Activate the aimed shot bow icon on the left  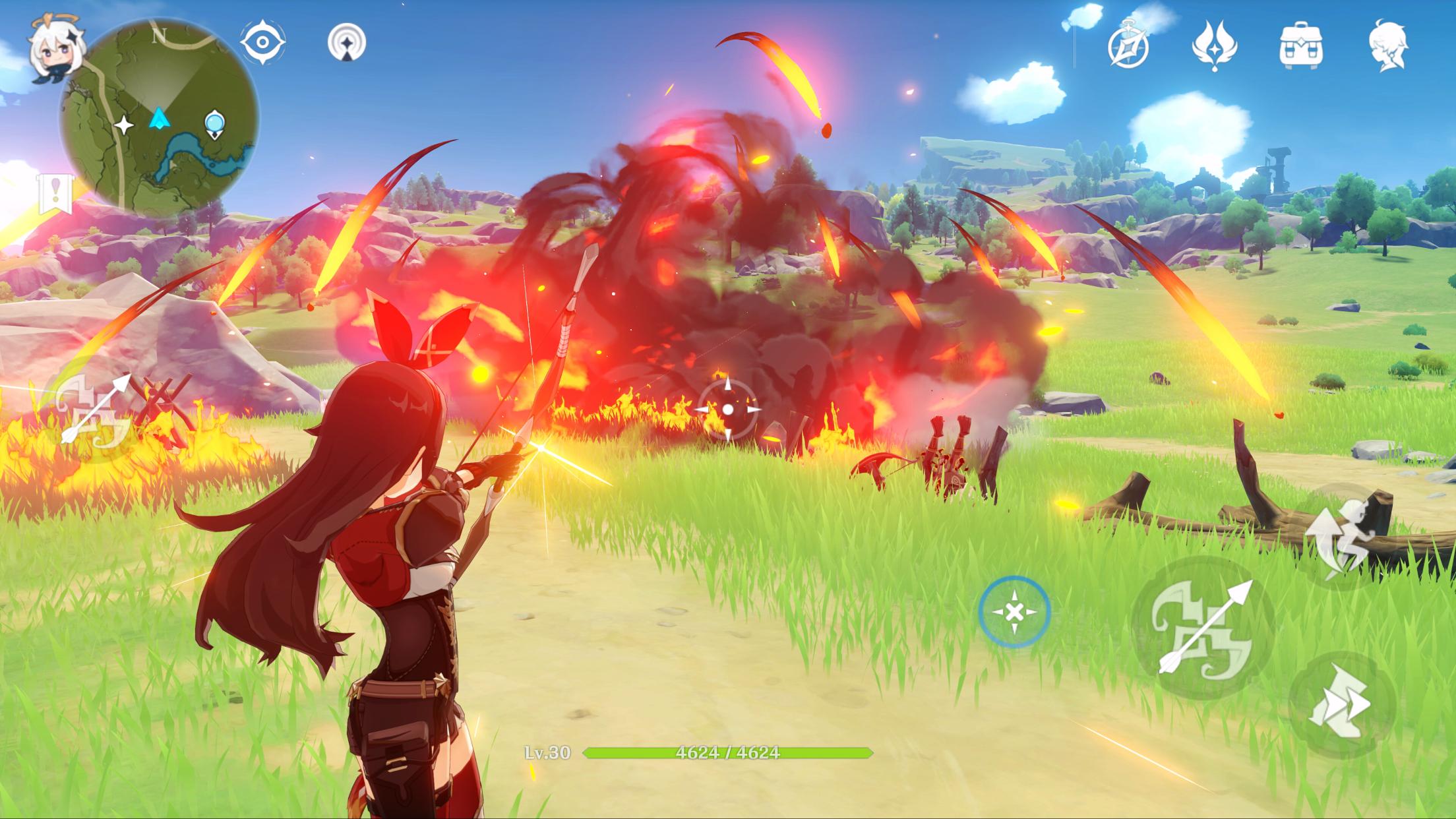coord(96,410)
